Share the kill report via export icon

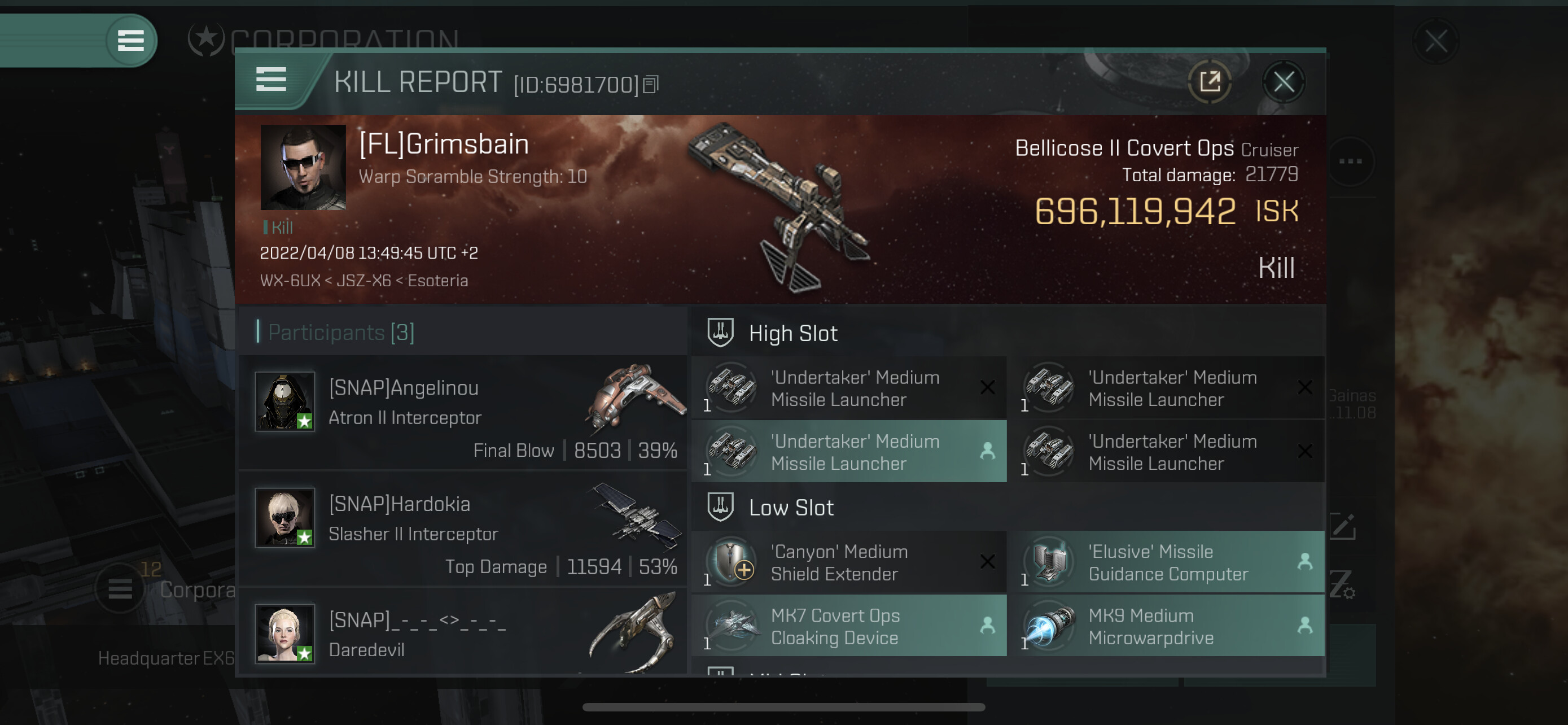(1210, 81)
